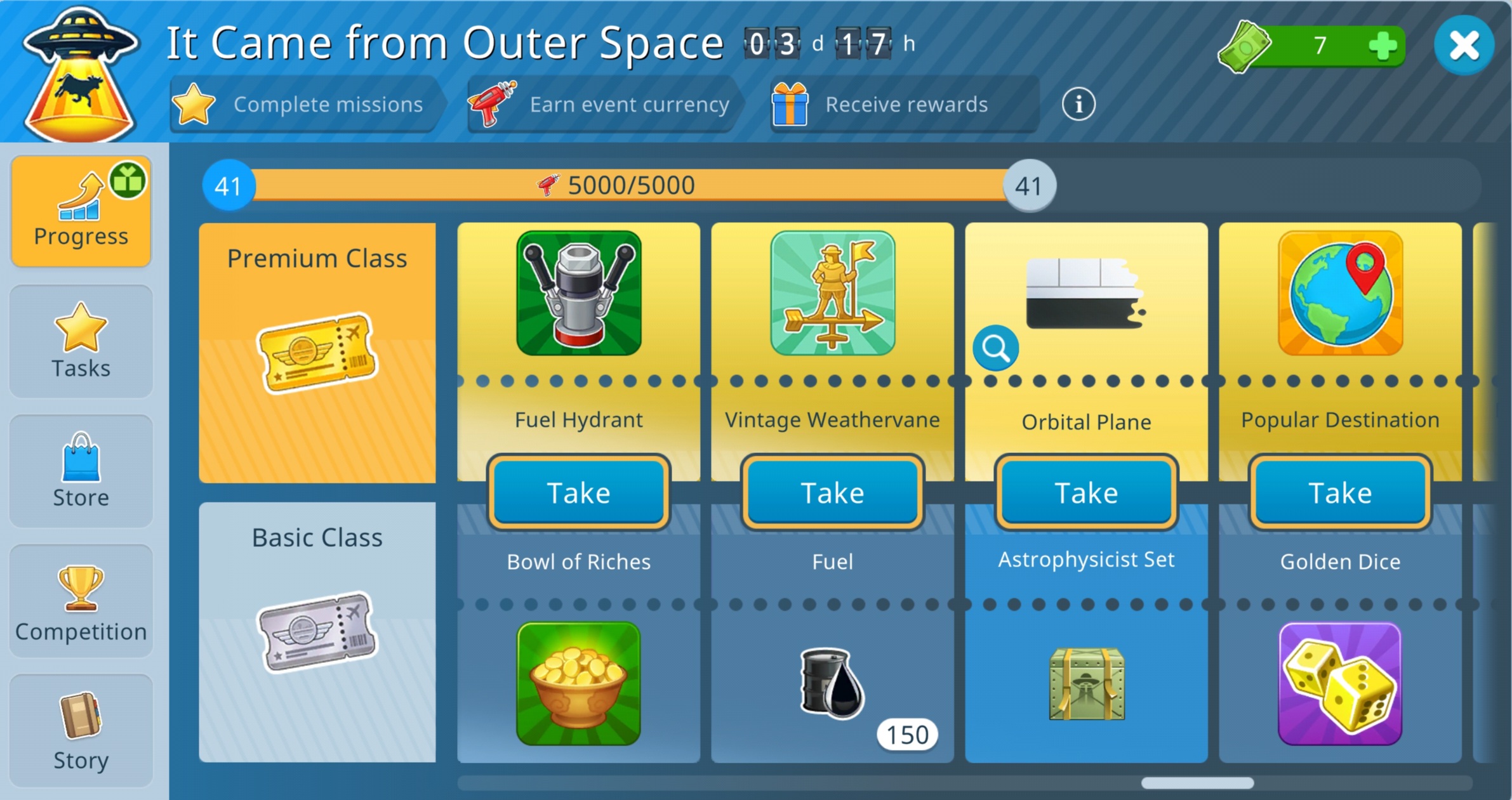1512x800 pixels.
Task: Switch to the Progress tab
Action: (x=81, y=211)
